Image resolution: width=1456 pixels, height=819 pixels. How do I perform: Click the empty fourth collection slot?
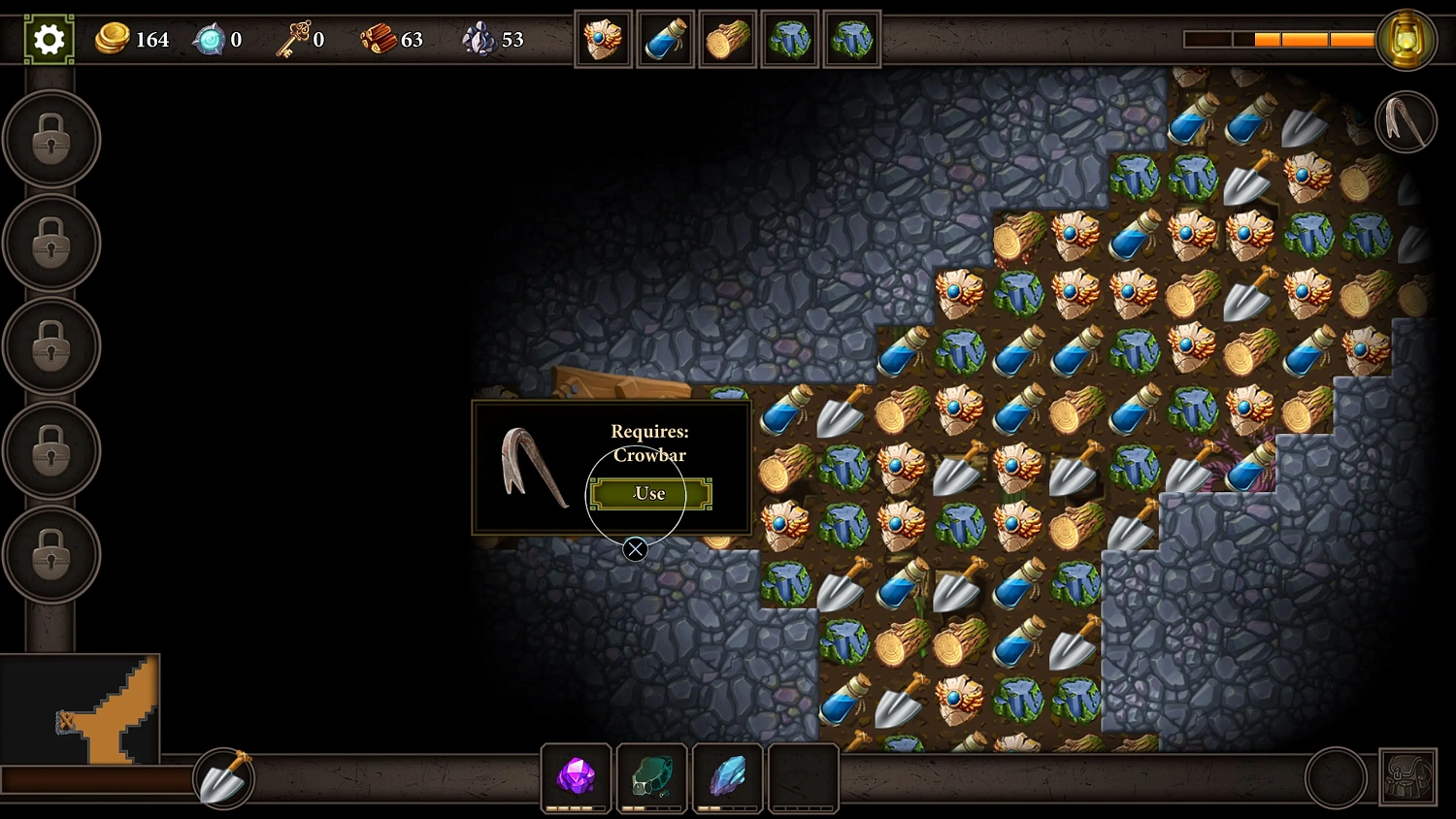(803, 777)
